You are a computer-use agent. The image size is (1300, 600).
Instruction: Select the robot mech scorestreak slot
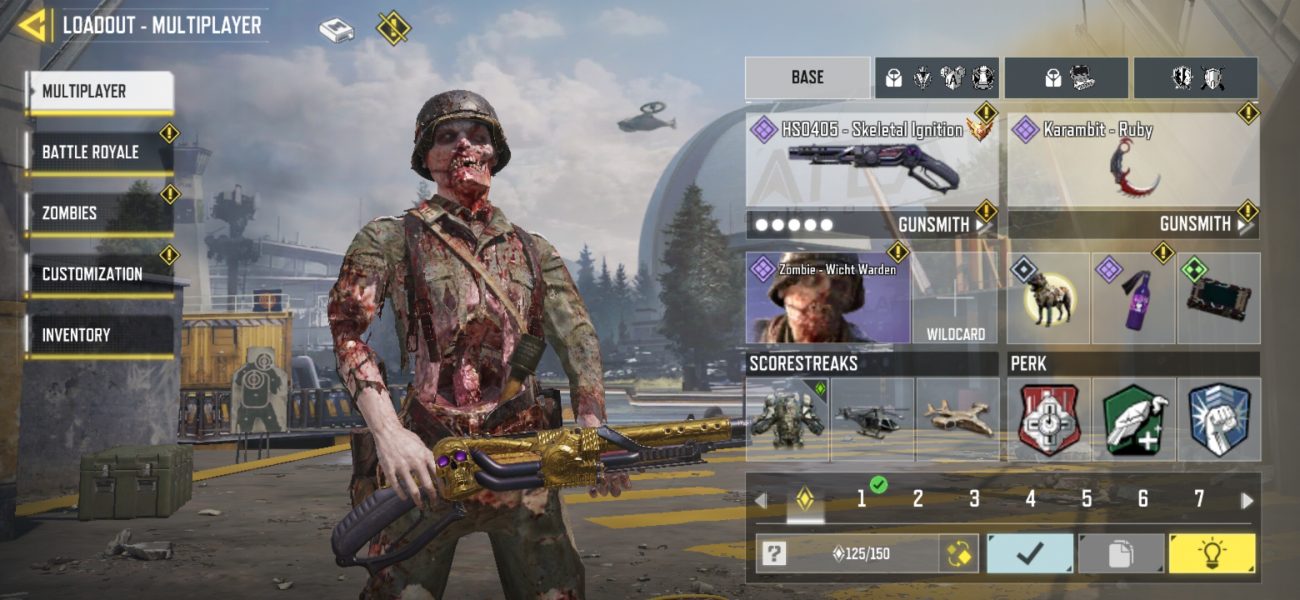(x=787, y=419)
